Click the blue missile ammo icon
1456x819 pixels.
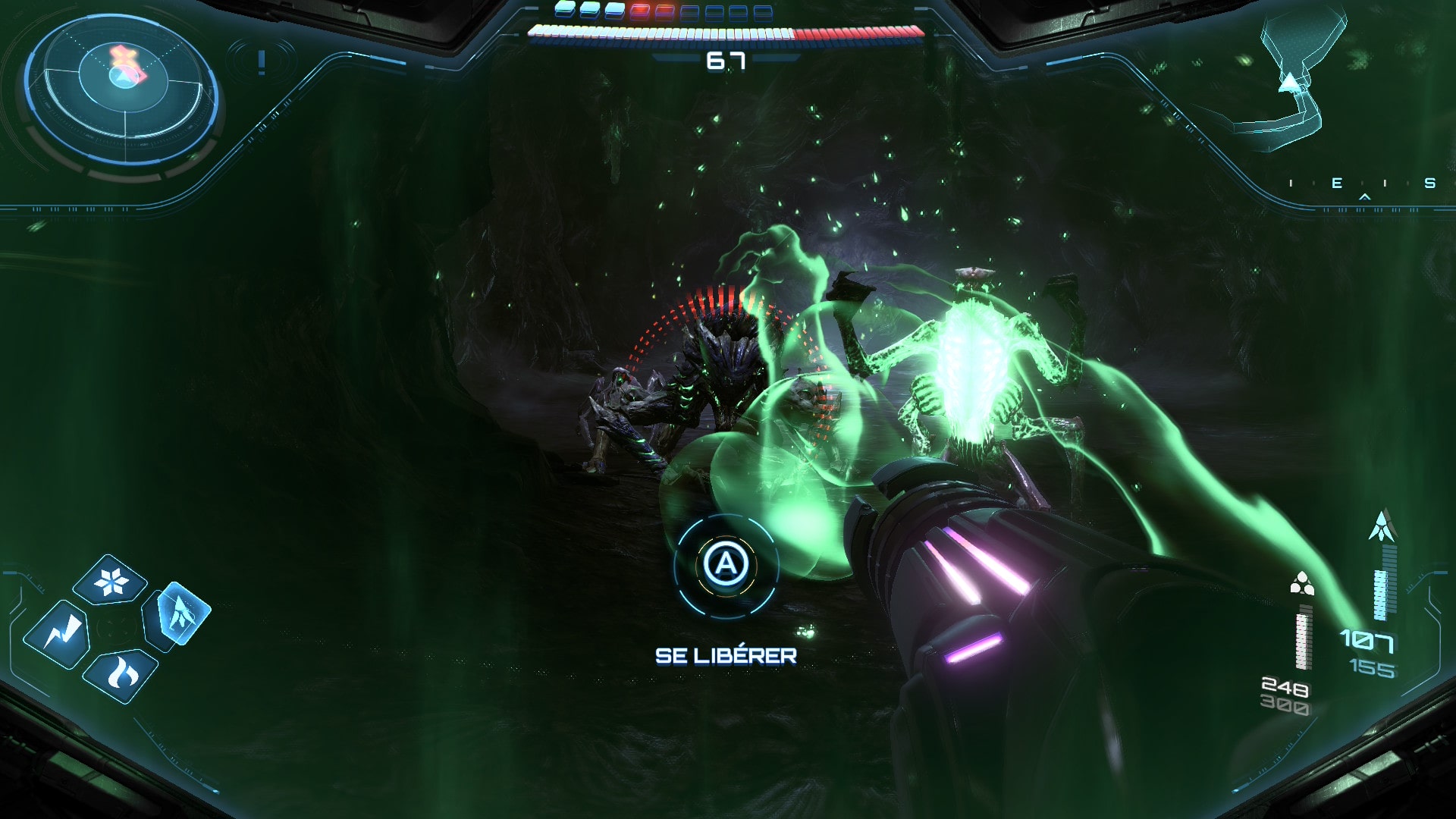click(x=1382, y=526)
